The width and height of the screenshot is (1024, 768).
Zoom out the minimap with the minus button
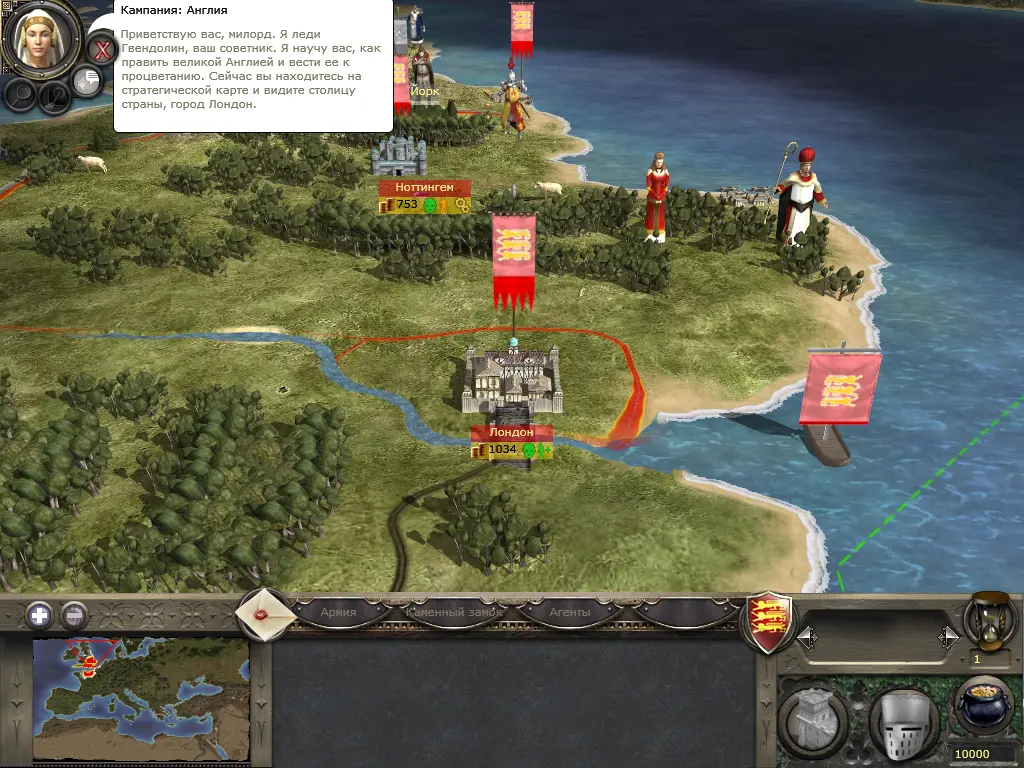[74, 615]
